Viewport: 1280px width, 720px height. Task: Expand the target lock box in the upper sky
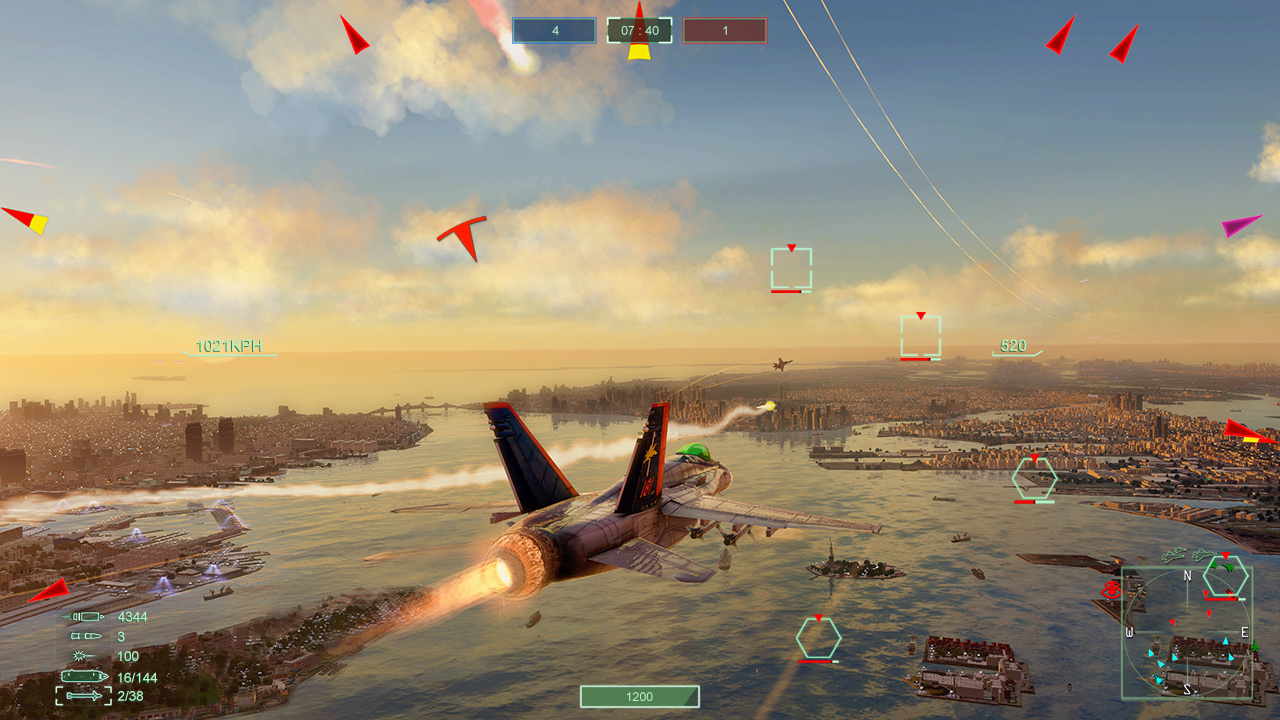tap(789, 268)
